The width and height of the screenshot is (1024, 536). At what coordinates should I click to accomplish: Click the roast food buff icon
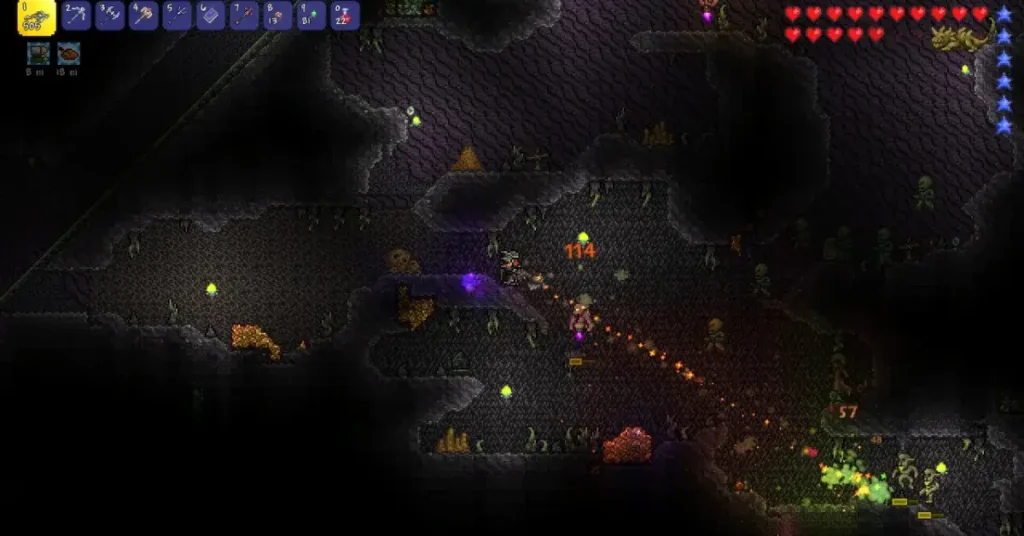[69, 52]
